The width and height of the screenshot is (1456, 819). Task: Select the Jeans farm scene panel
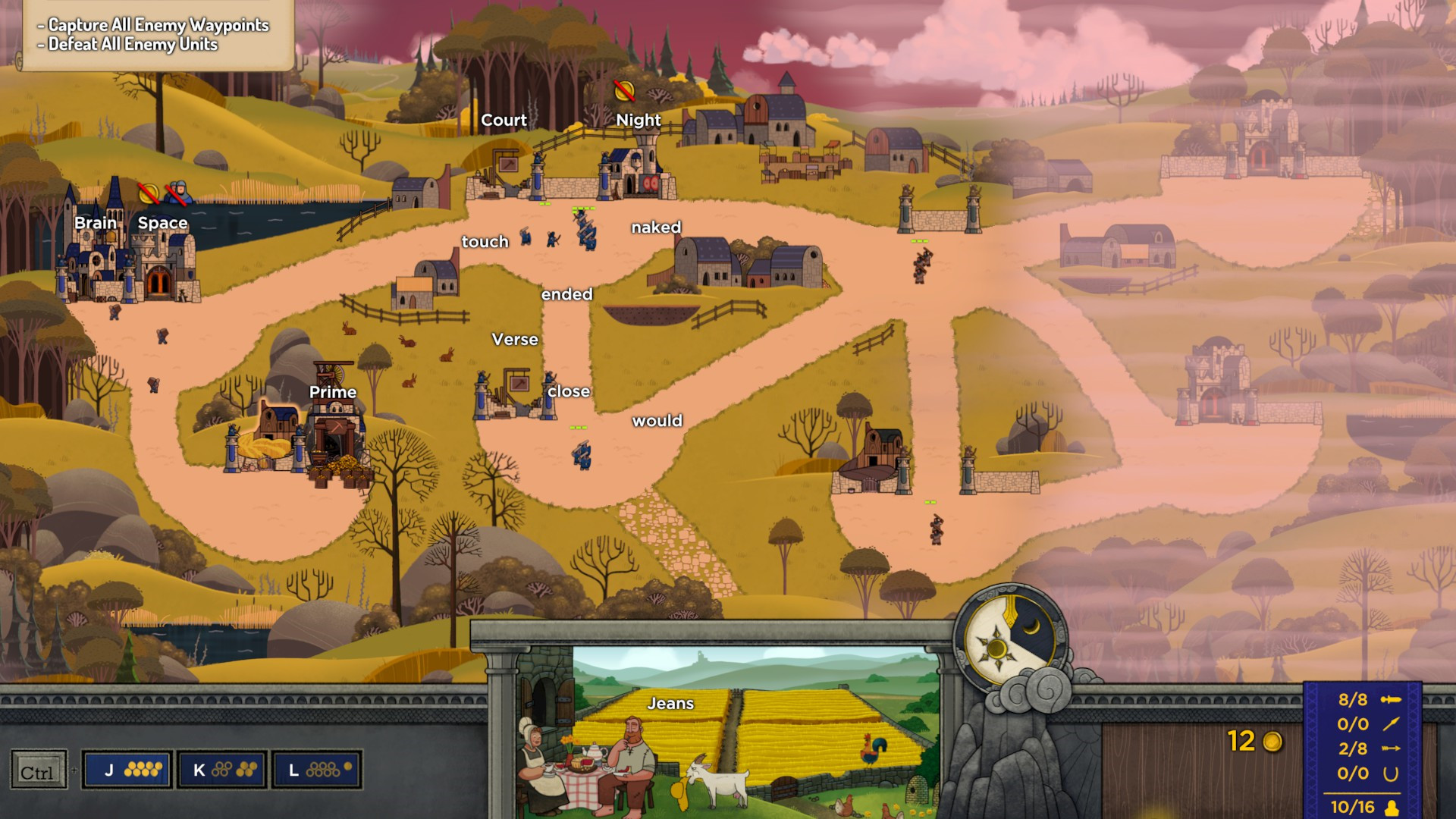point(755,732)
